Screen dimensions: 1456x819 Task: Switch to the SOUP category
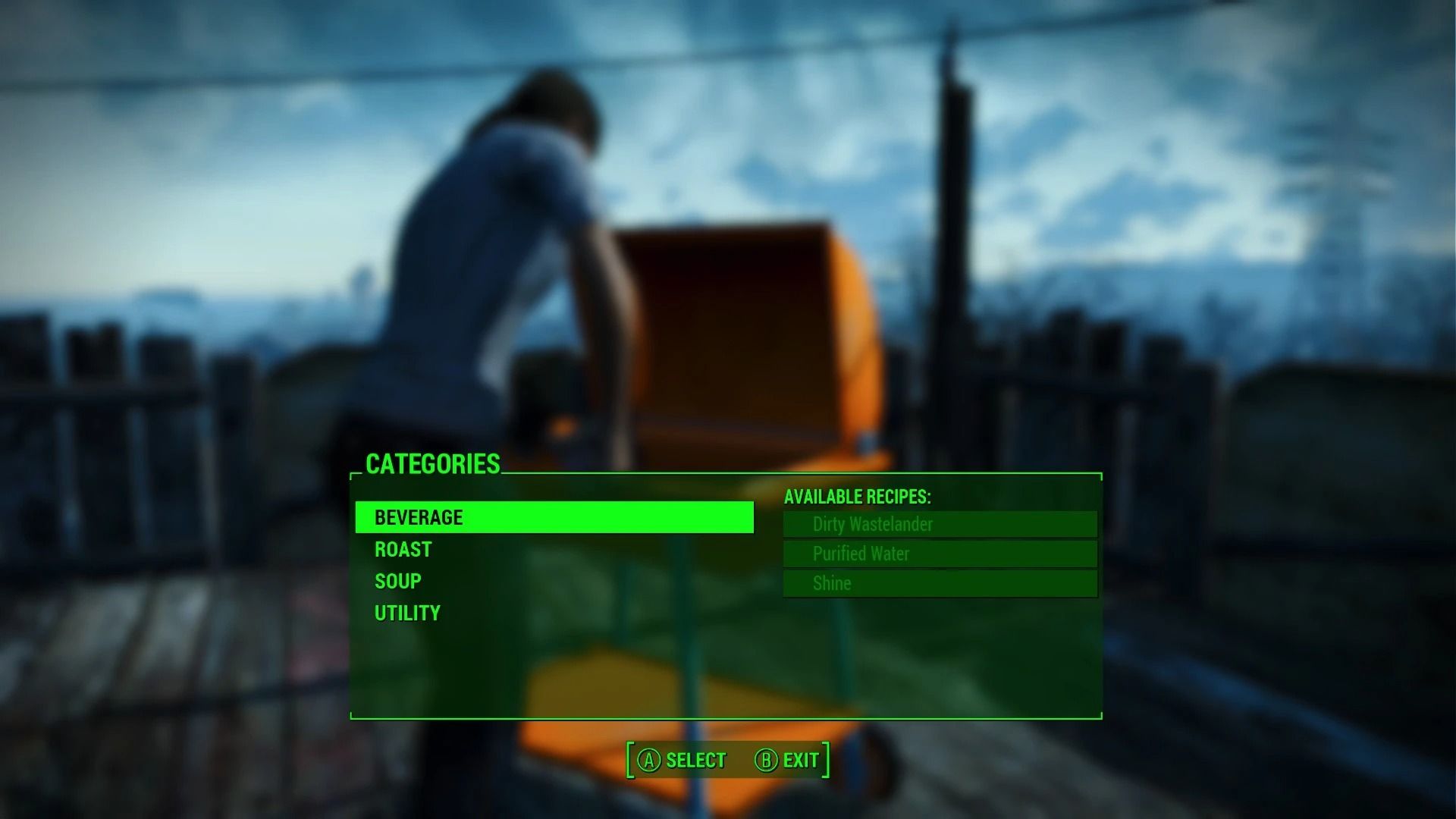click(x=397, y=580)
